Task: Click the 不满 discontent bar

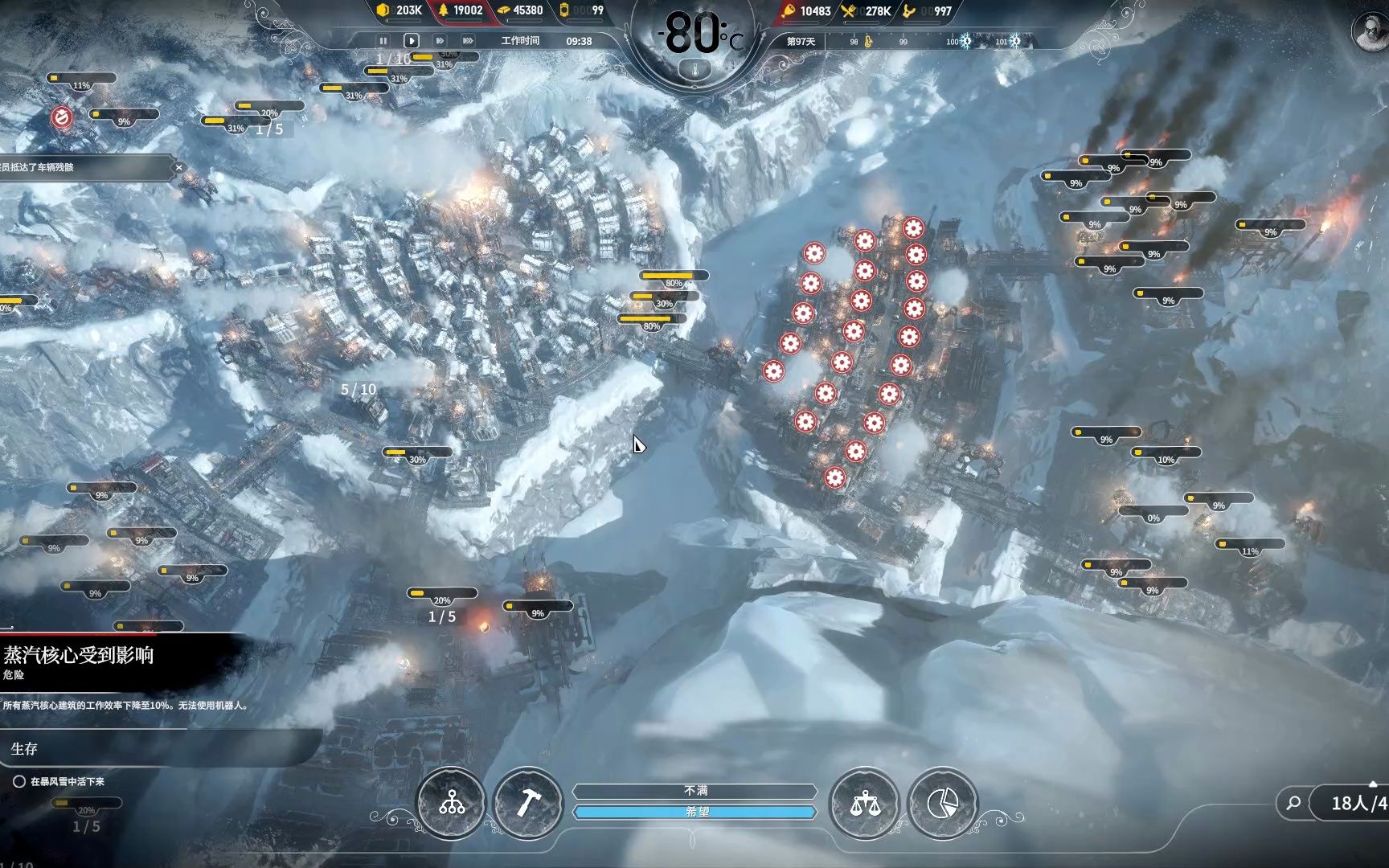Action: click(x=695, y=791)
